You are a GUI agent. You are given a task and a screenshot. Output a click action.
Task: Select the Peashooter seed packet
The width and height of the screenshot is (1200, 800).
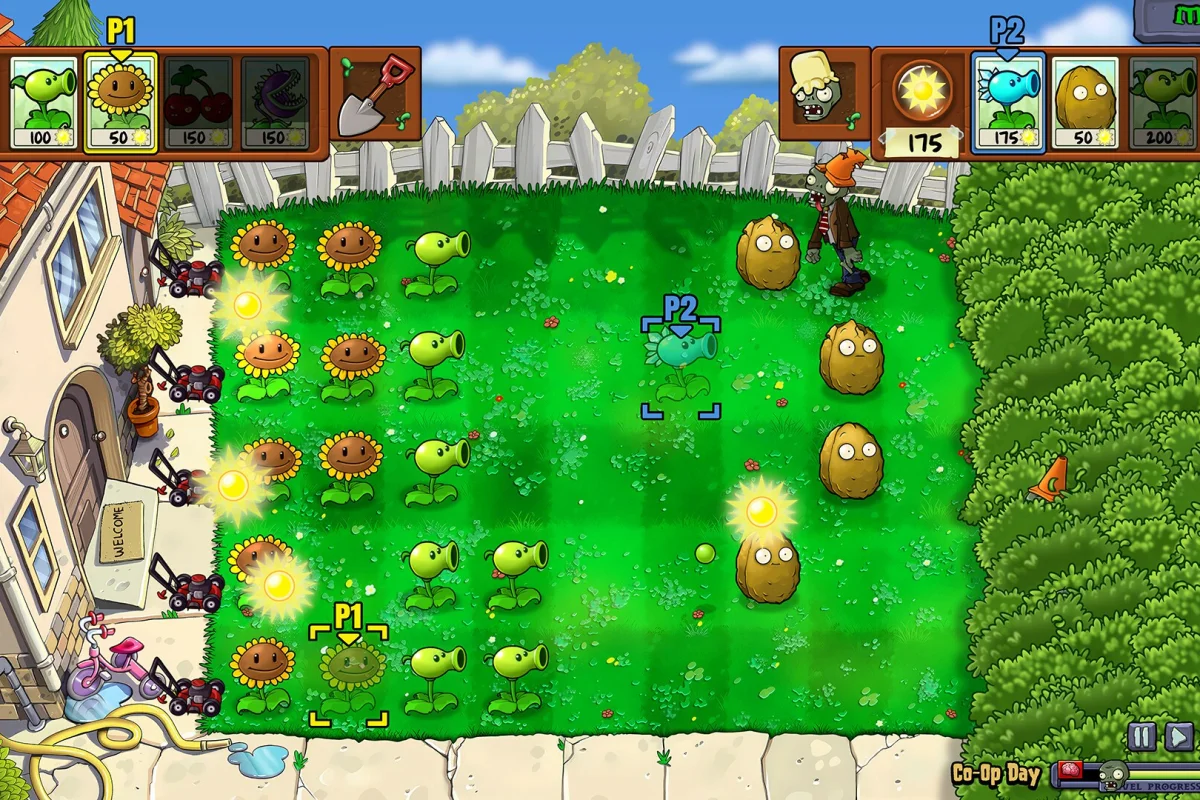click(44, 102)
